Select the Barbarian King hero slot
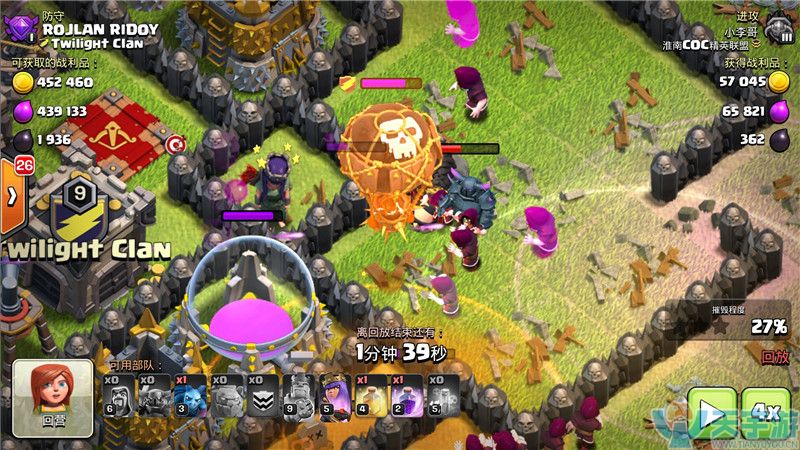 297,396
